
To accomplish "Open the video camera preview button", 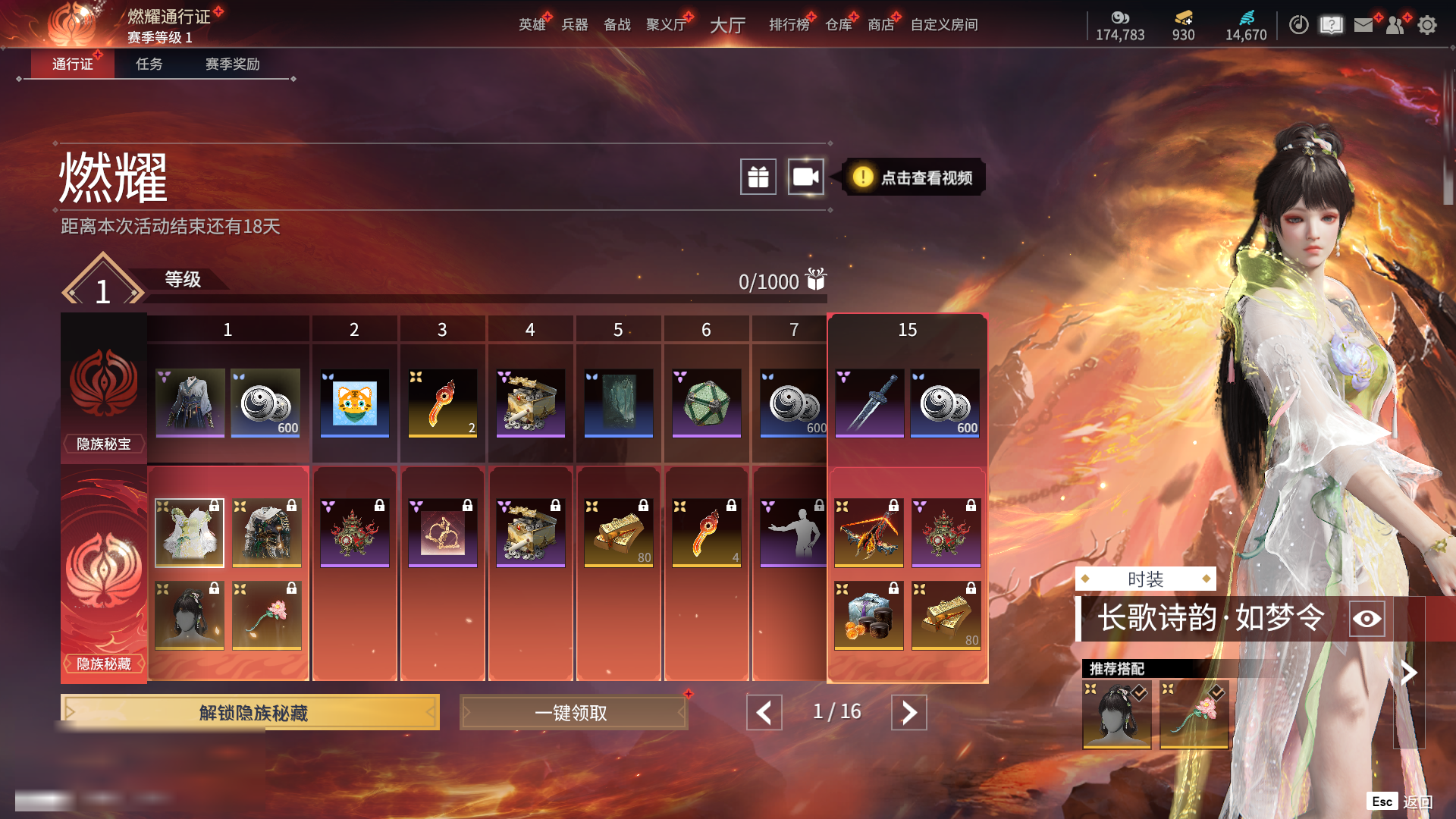I will click(x=805, y=177).
